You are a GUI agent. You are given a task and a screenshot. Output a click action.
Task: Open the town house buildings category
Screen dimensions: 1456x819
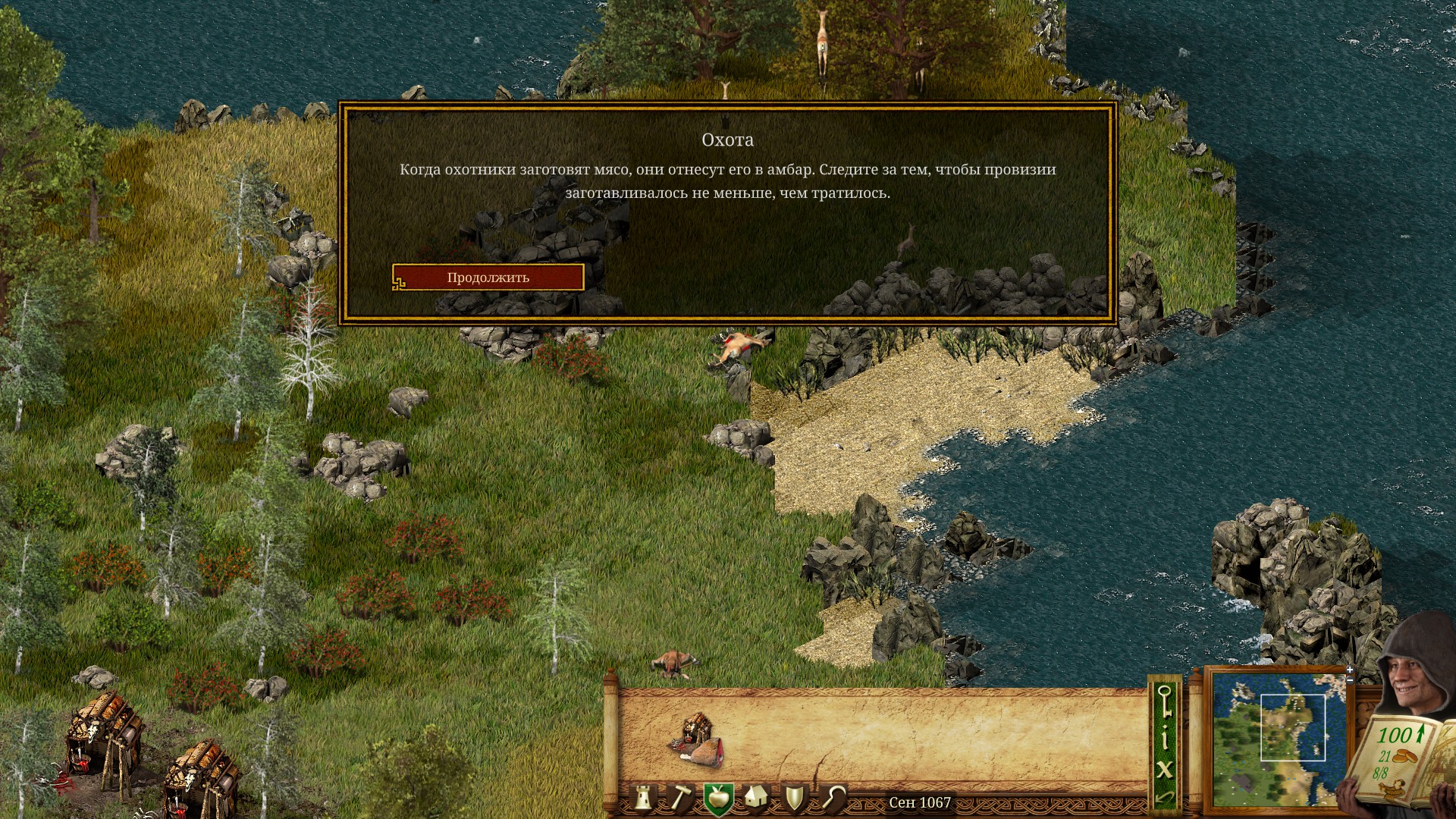(x=755, y=798)
